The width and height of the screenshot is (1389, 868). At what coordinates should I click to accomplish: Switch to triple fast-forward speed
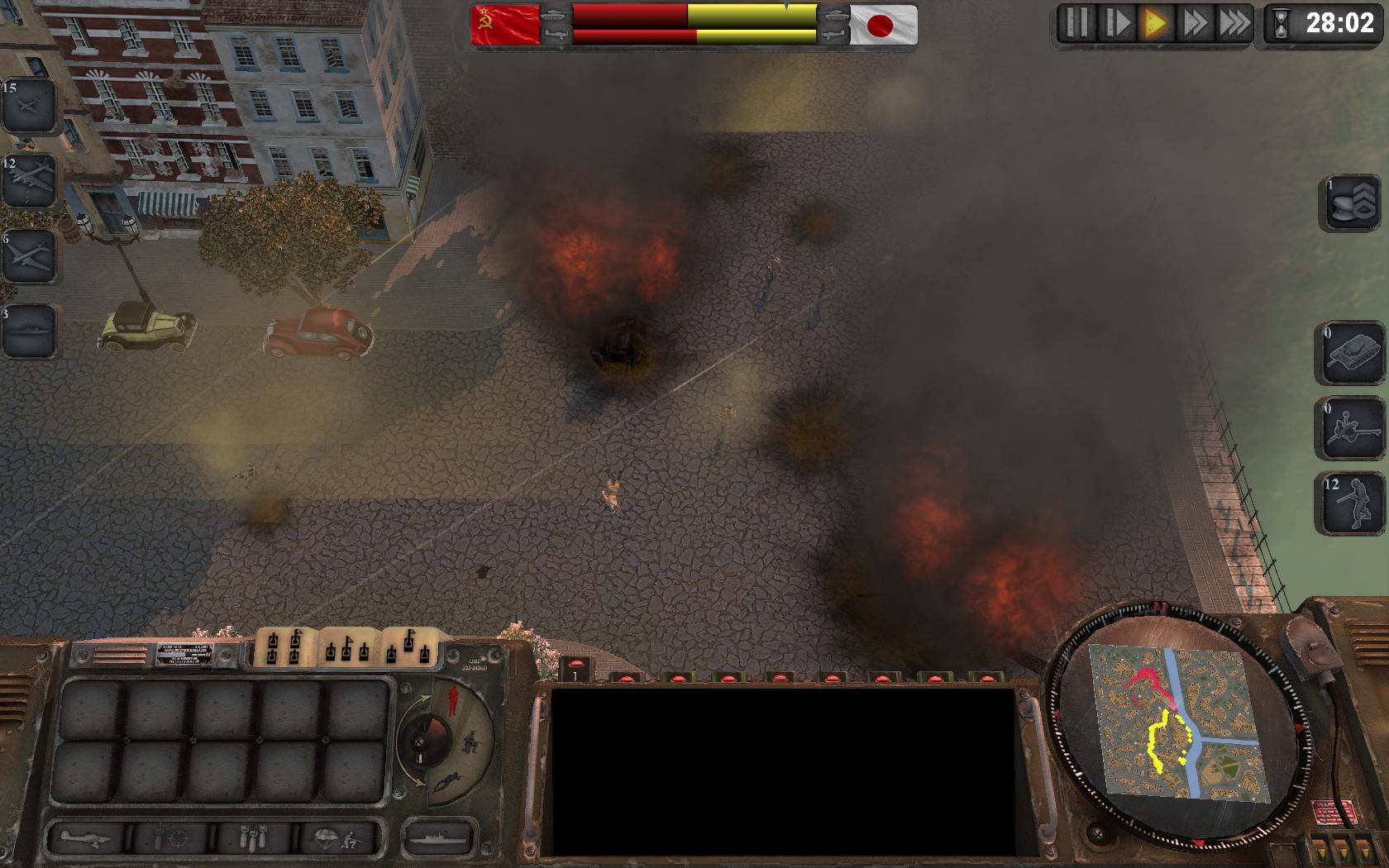(x=1234, y=23)
